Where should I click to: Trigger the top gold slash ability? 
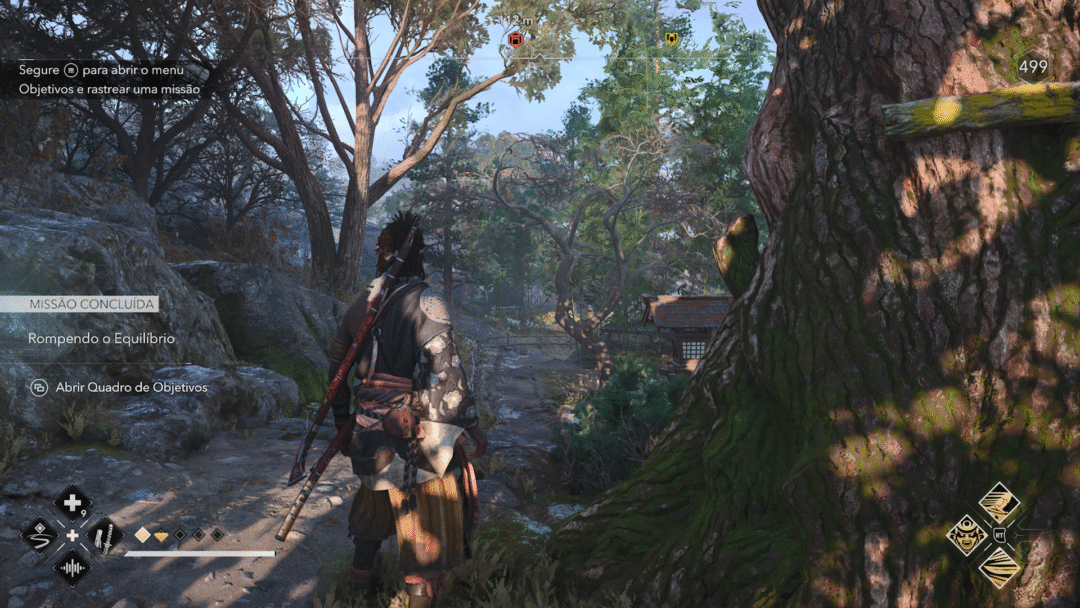999,502
